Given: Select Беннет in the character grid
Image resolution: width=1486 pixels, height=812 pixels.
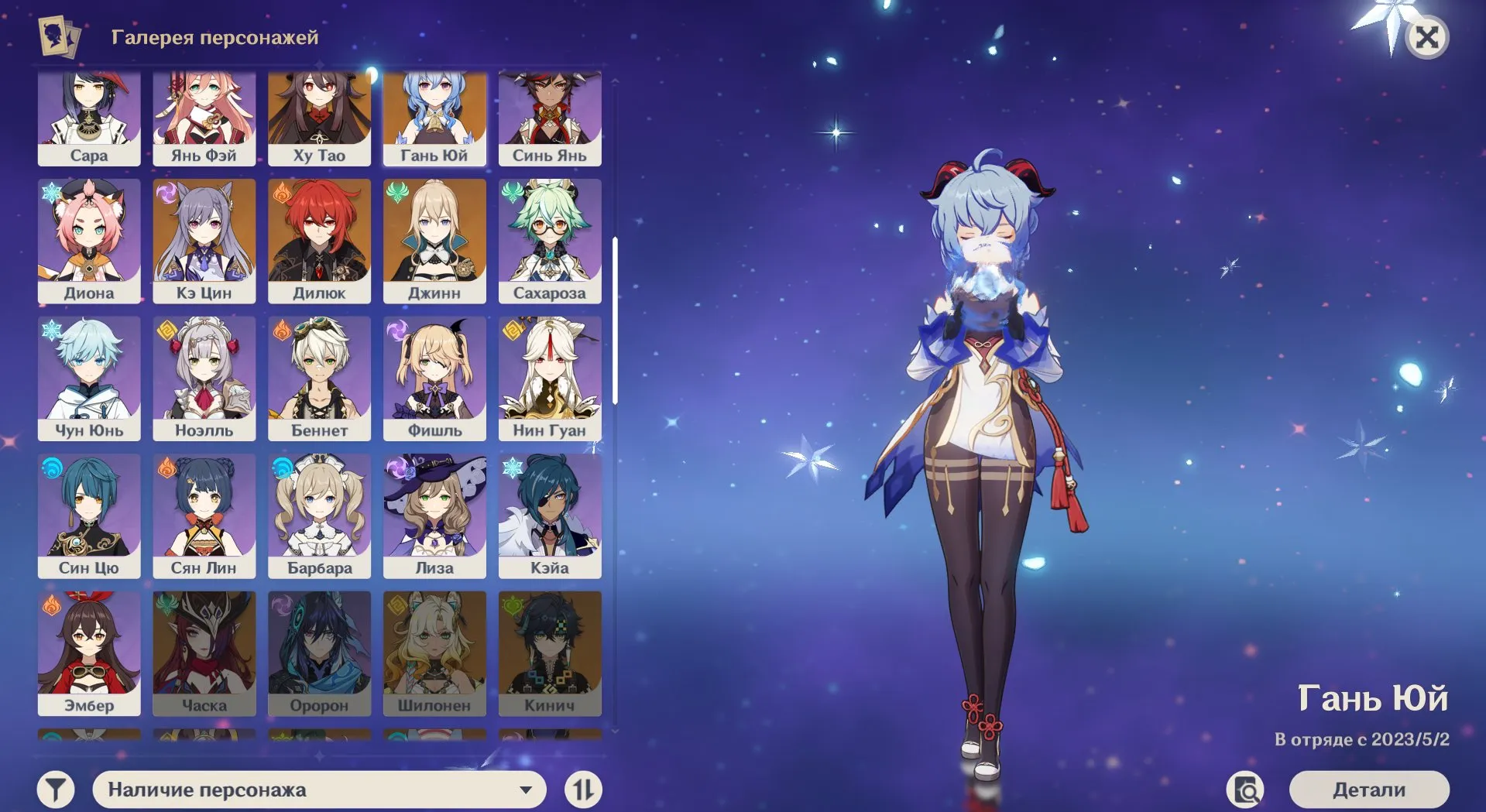Looking at the screenshot, I should tap(319, 378).
